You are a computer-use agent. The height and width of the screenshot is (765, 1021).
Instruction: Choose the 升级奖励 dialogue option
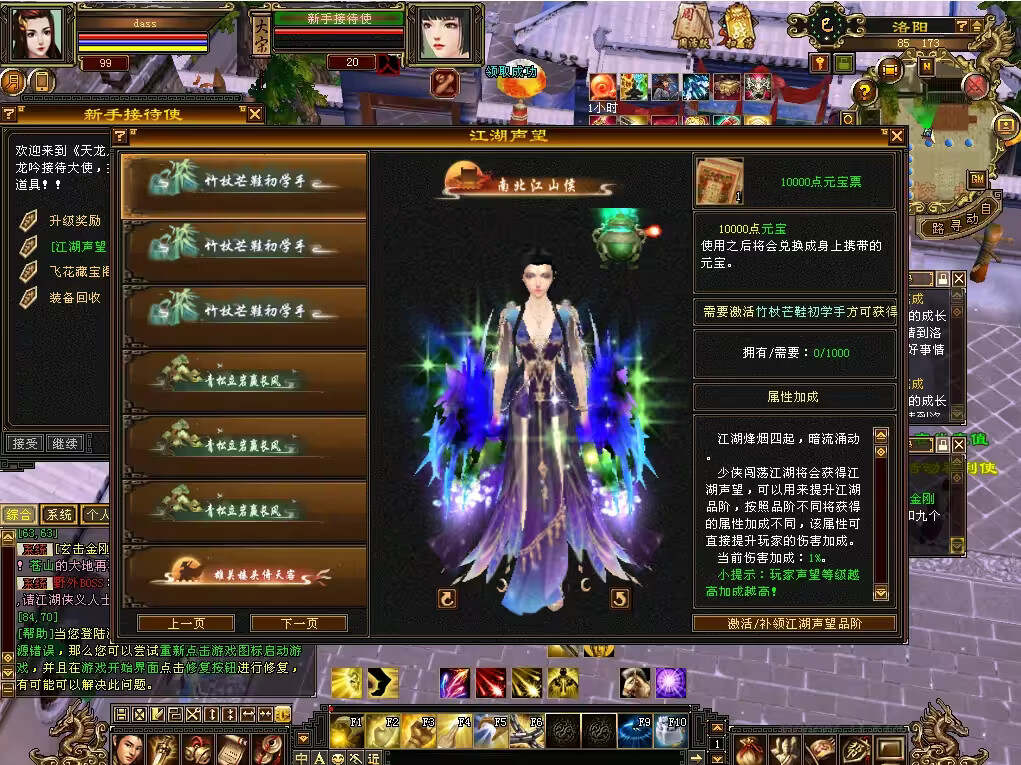pos(75,221)
